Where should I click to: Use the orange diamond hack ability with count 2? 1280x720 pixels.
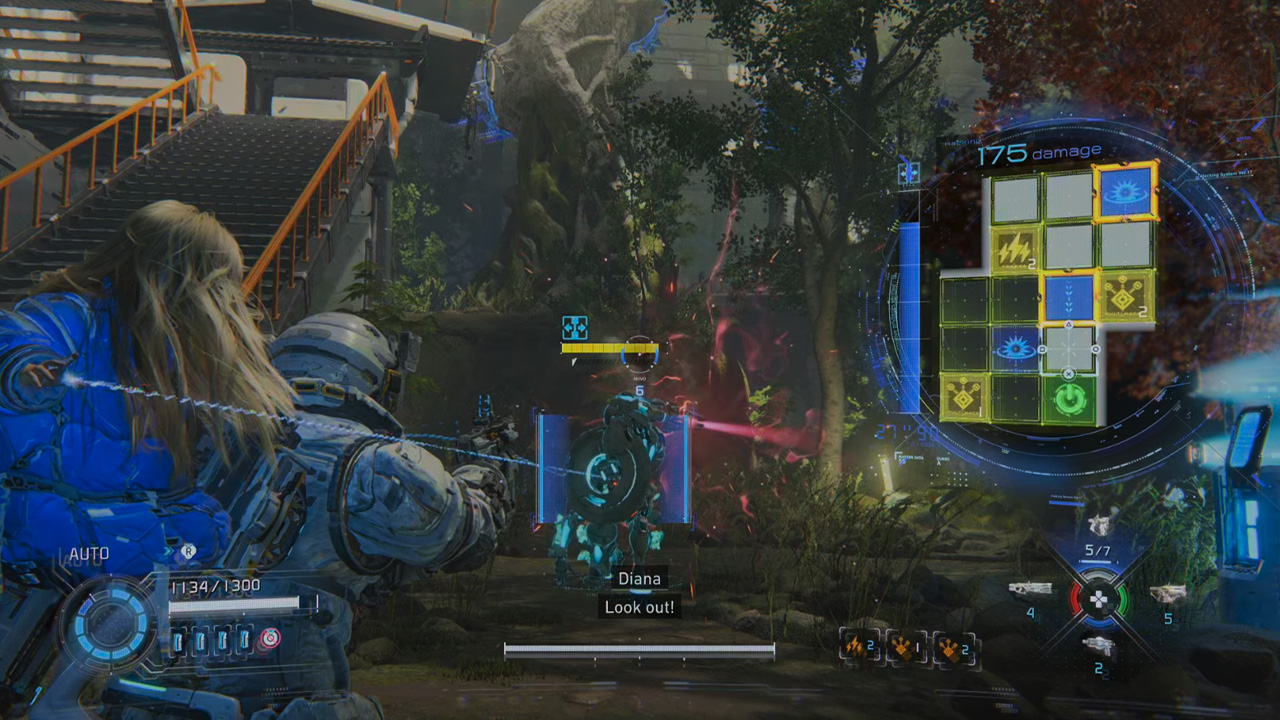[952, 648]
